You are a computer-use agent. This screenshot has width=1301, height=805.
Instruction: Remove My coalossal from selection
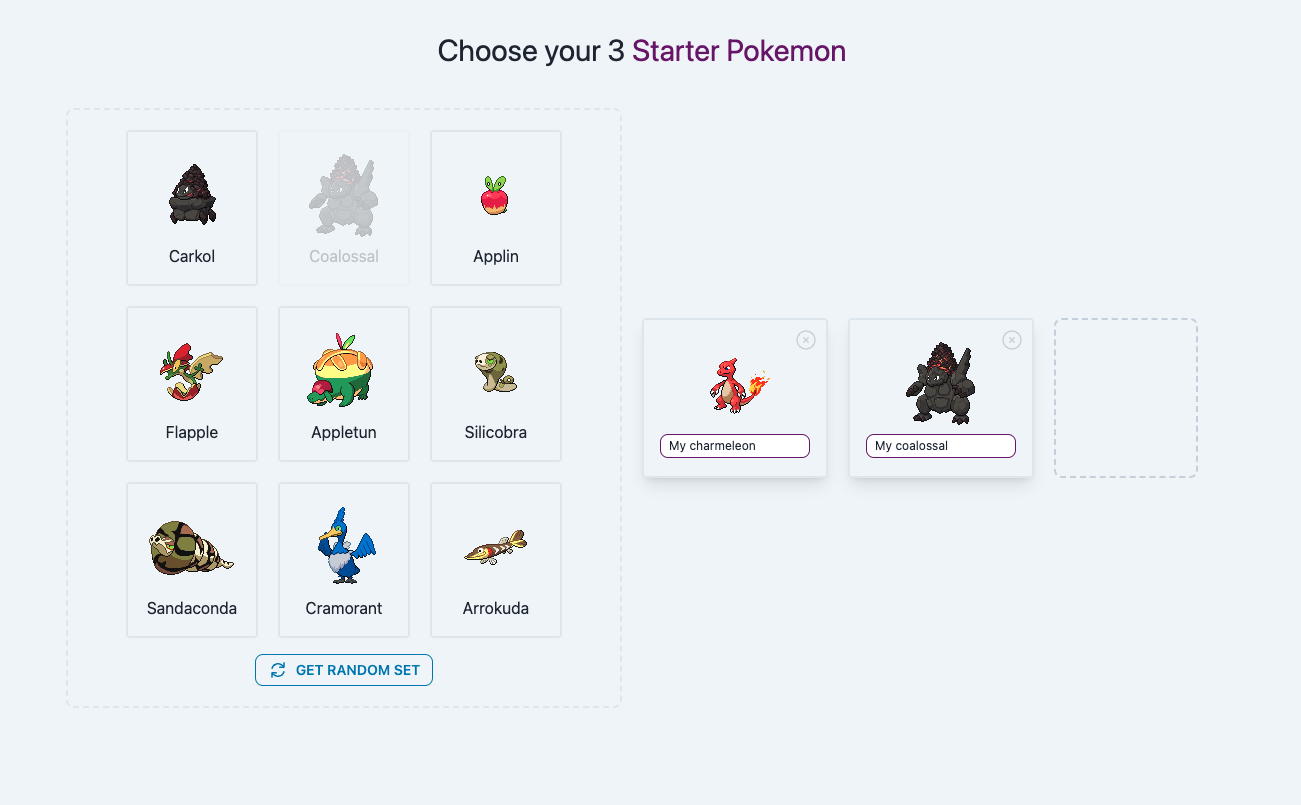pos(1011,340)
